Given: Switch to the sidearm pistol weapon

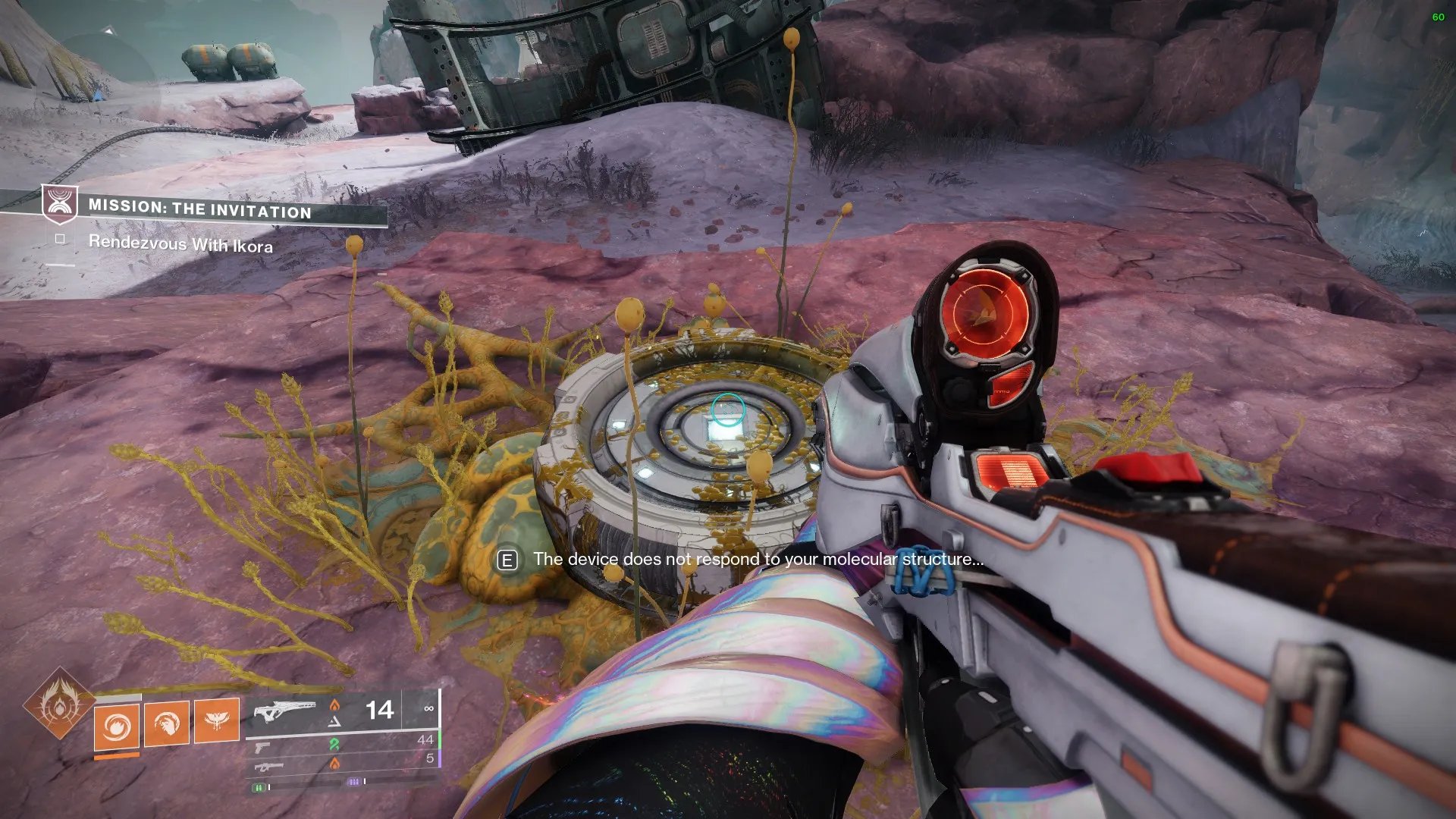Looking at the screenshot, I should click(x=262, y=748).
